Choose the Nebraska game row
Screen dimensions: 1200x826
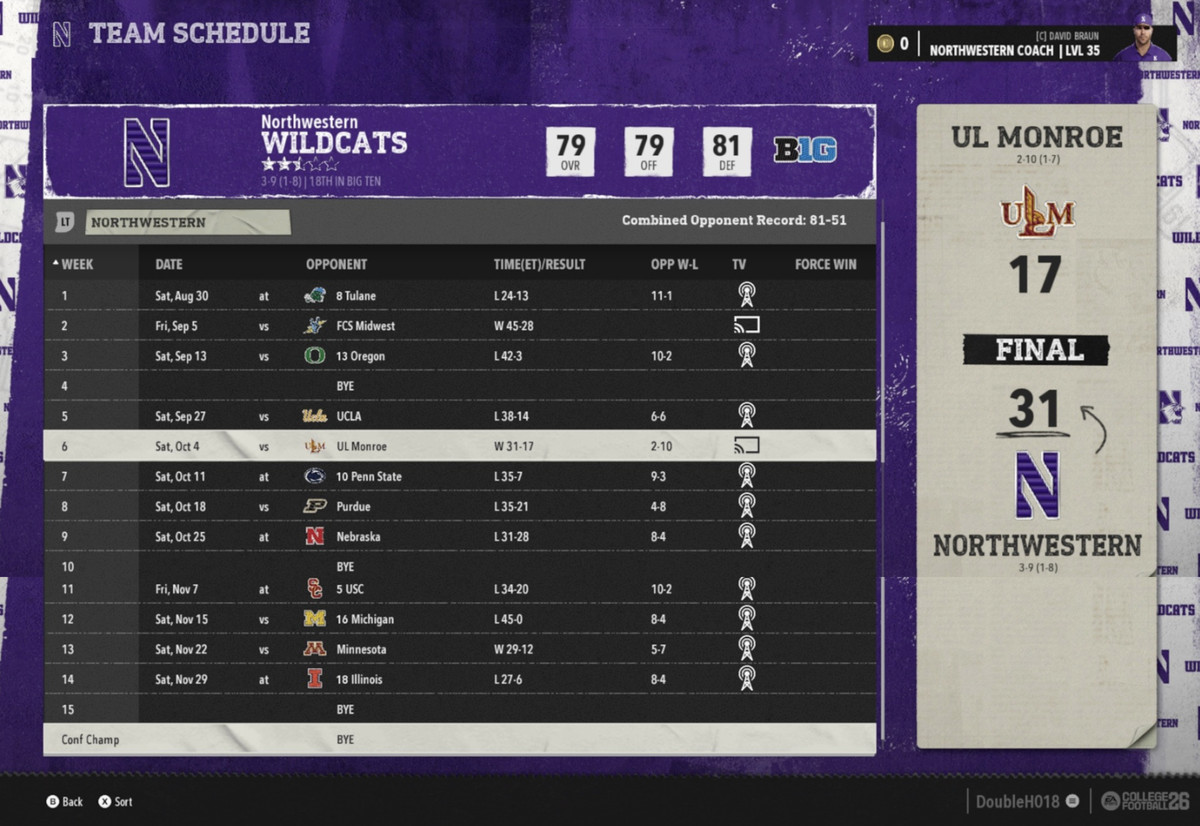pyautogui.click(x=459, y=537)
